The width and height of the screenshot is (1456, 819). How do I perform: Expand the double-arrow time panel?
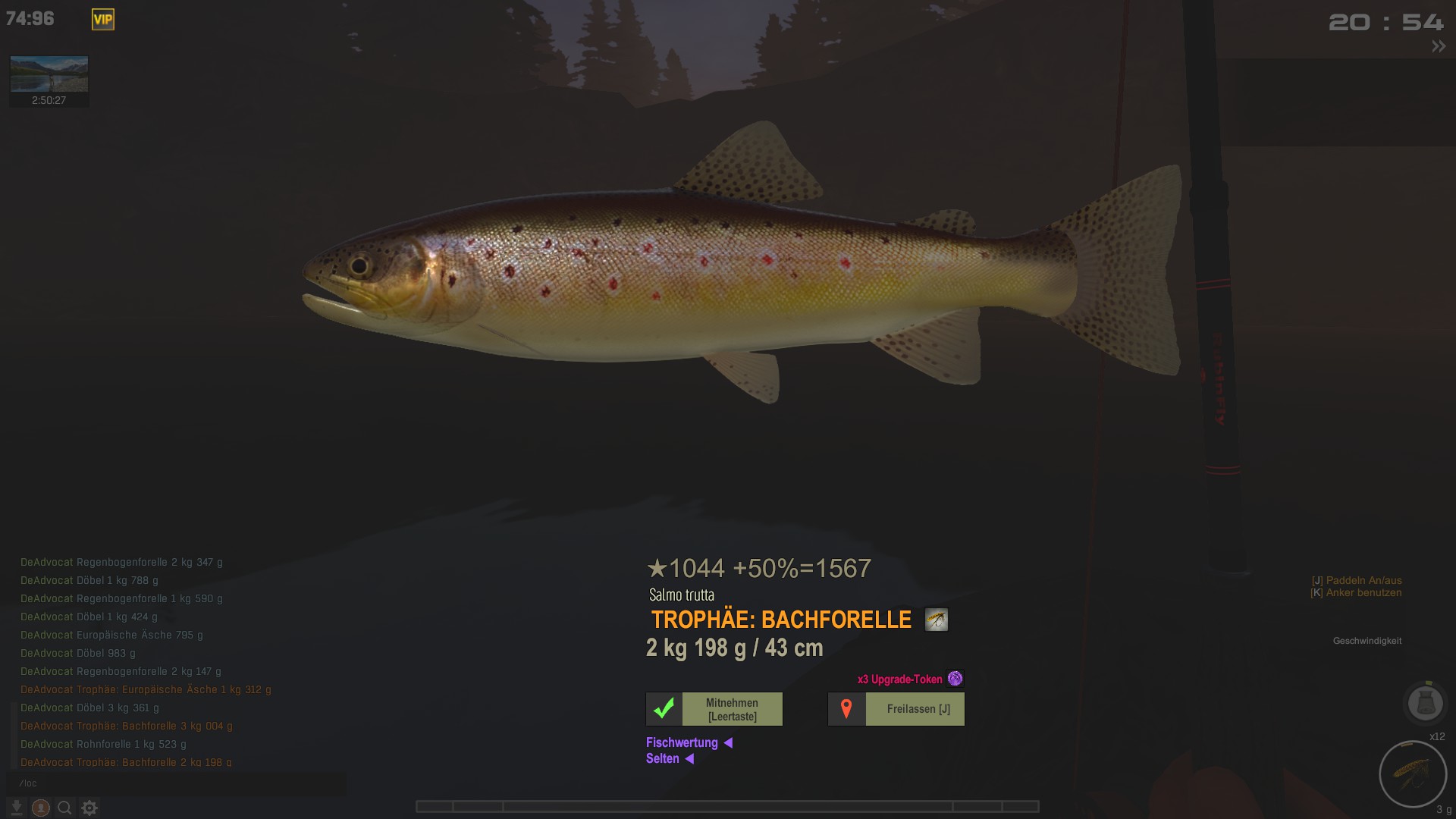(1438, 47)
